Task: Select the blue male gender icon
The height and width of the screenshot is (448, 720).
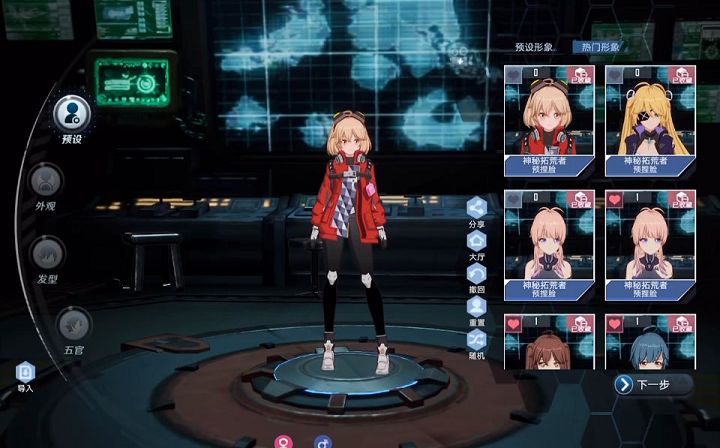Action: coord(322,441)
